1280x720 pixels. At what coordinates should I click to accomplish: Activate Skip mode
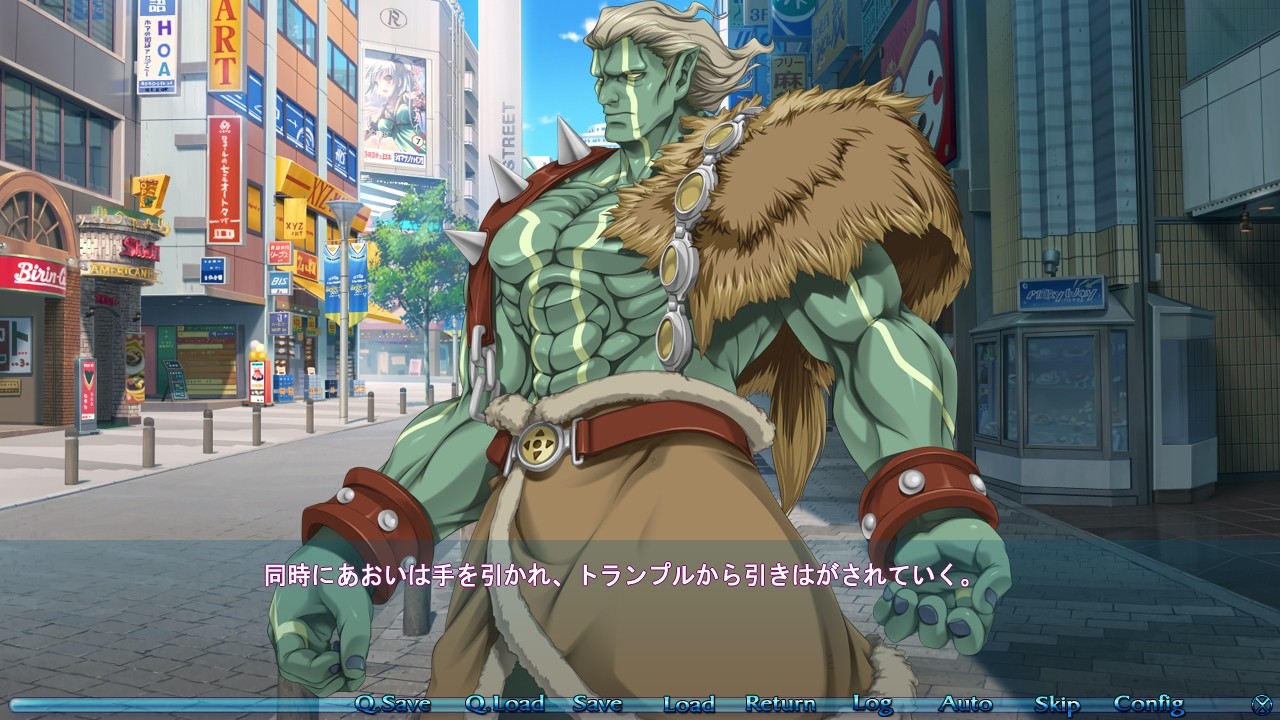1056,704
